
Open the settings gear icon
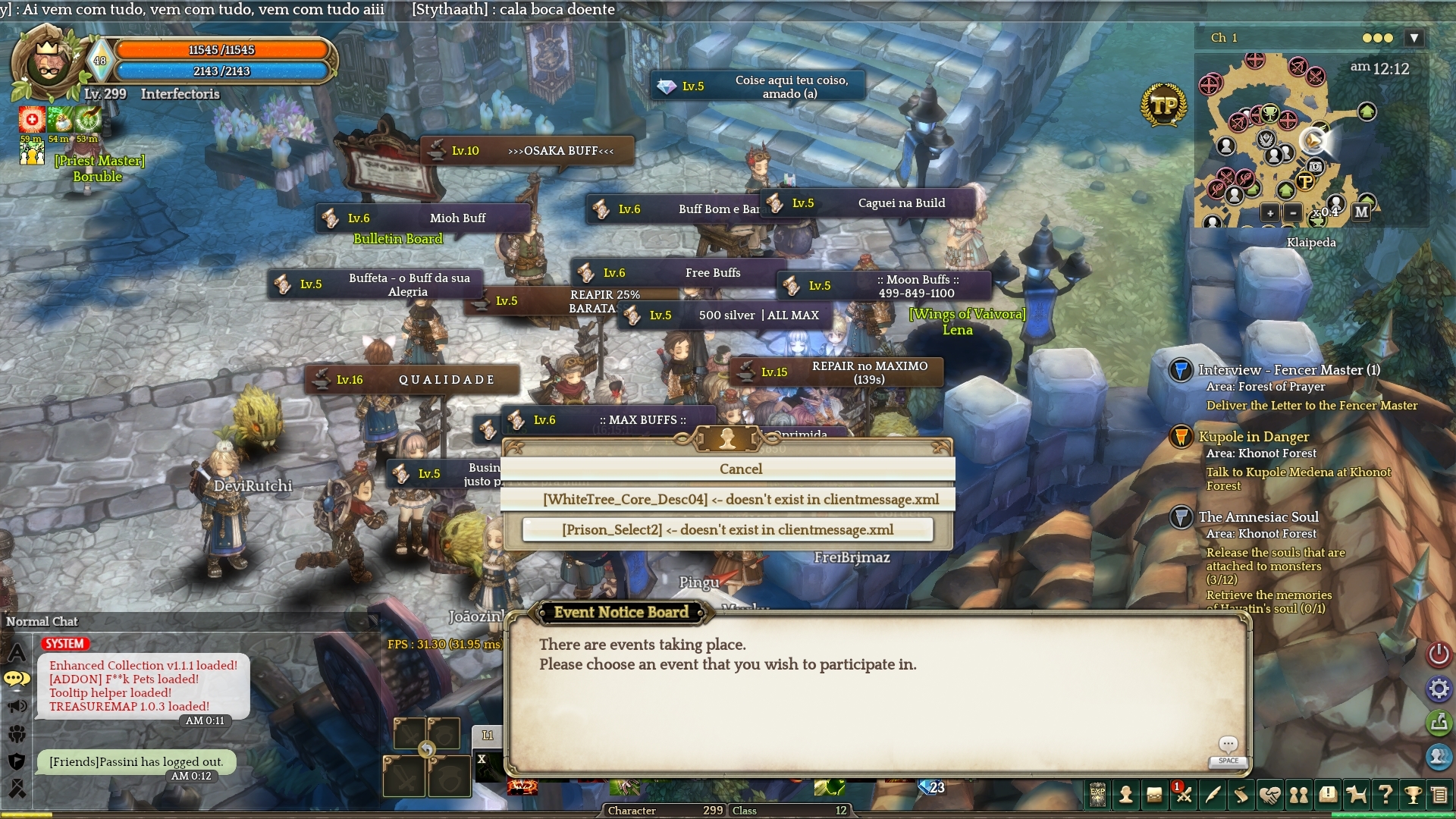pos(1439,689)
